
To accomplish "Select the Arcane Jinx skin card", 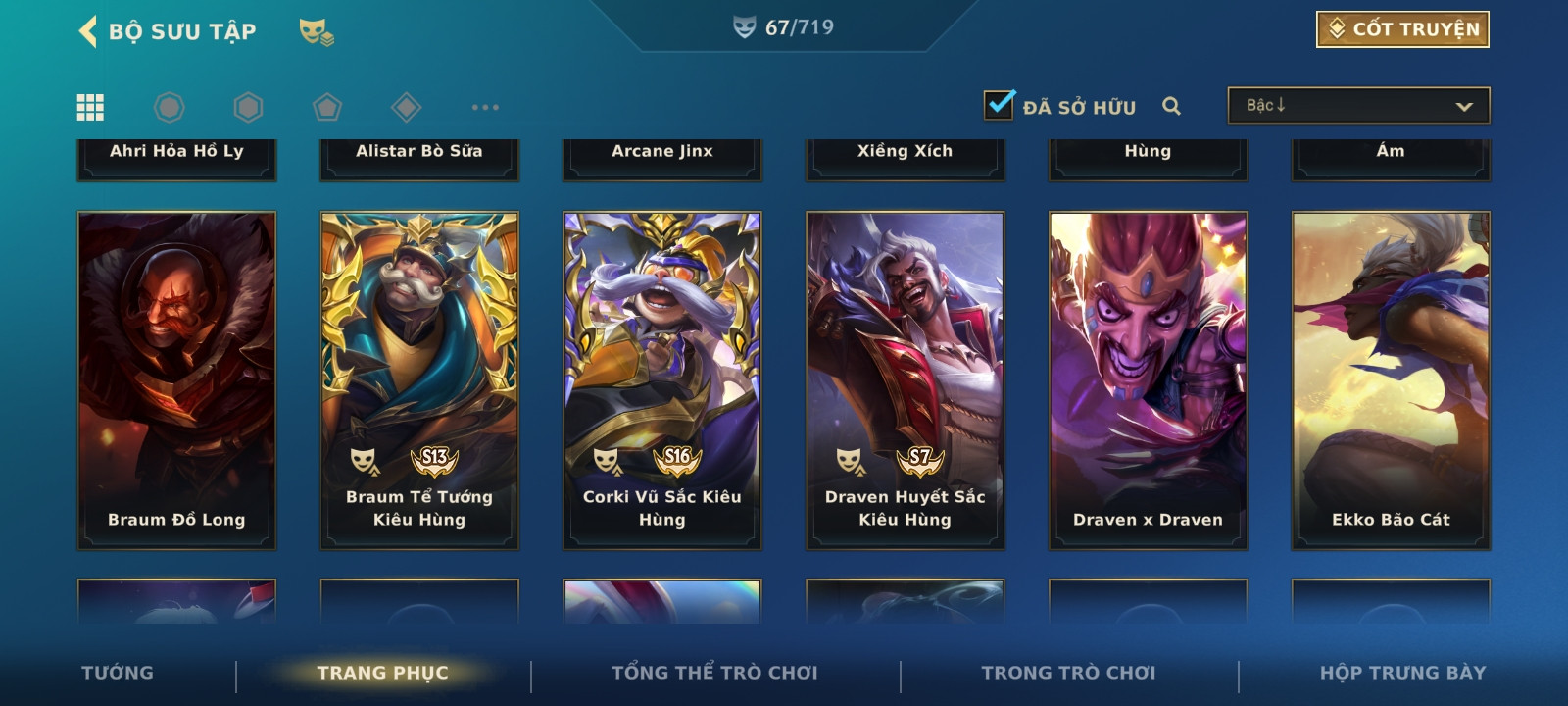I will coord(662,157).
